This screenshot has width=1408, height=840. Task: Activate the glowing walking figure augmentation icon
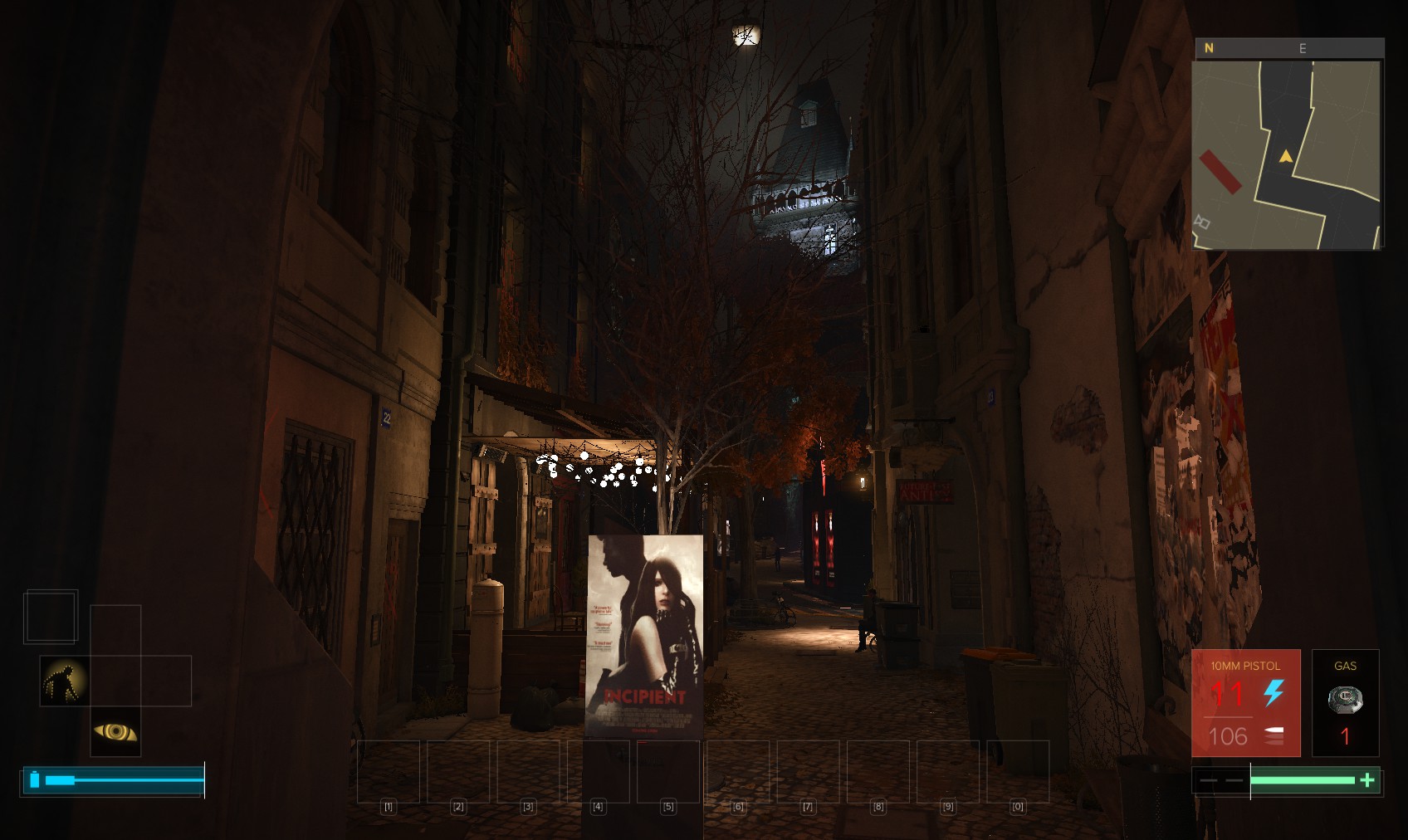point(65,681)
